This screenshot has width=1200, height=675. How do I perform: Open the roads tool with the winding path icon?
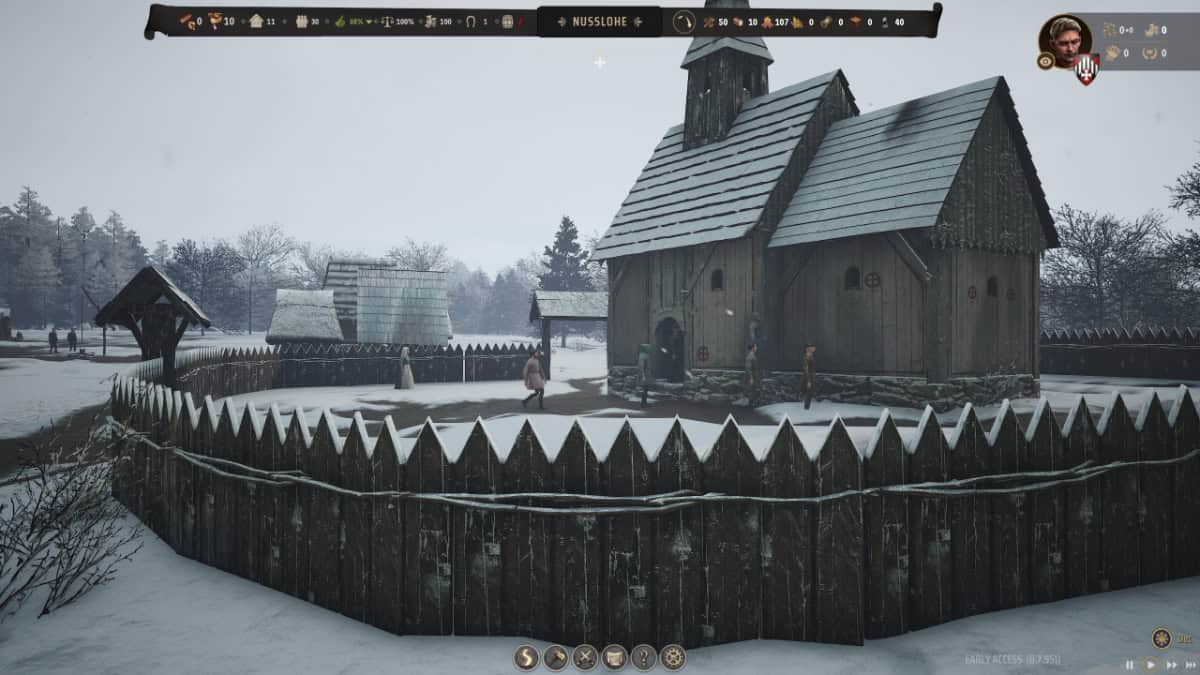[526, 657]
